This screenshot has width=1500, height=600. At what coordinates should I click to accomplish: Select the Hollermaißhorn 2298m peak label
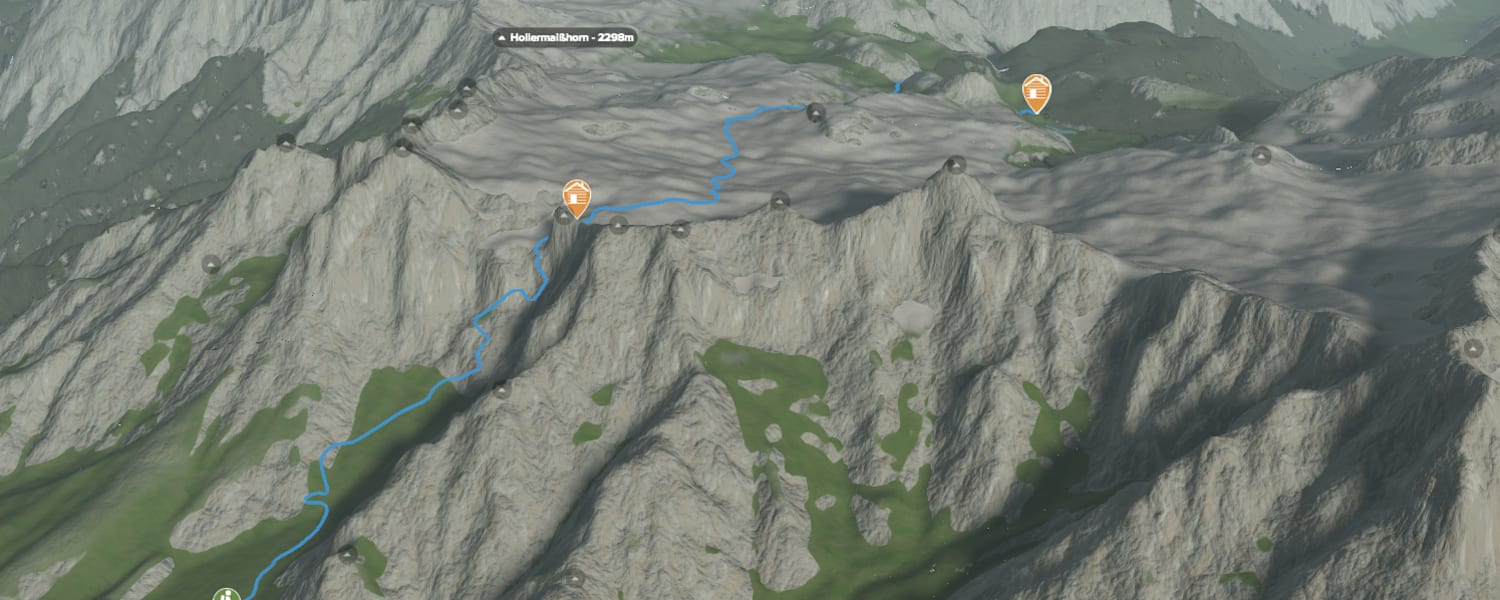566,38
